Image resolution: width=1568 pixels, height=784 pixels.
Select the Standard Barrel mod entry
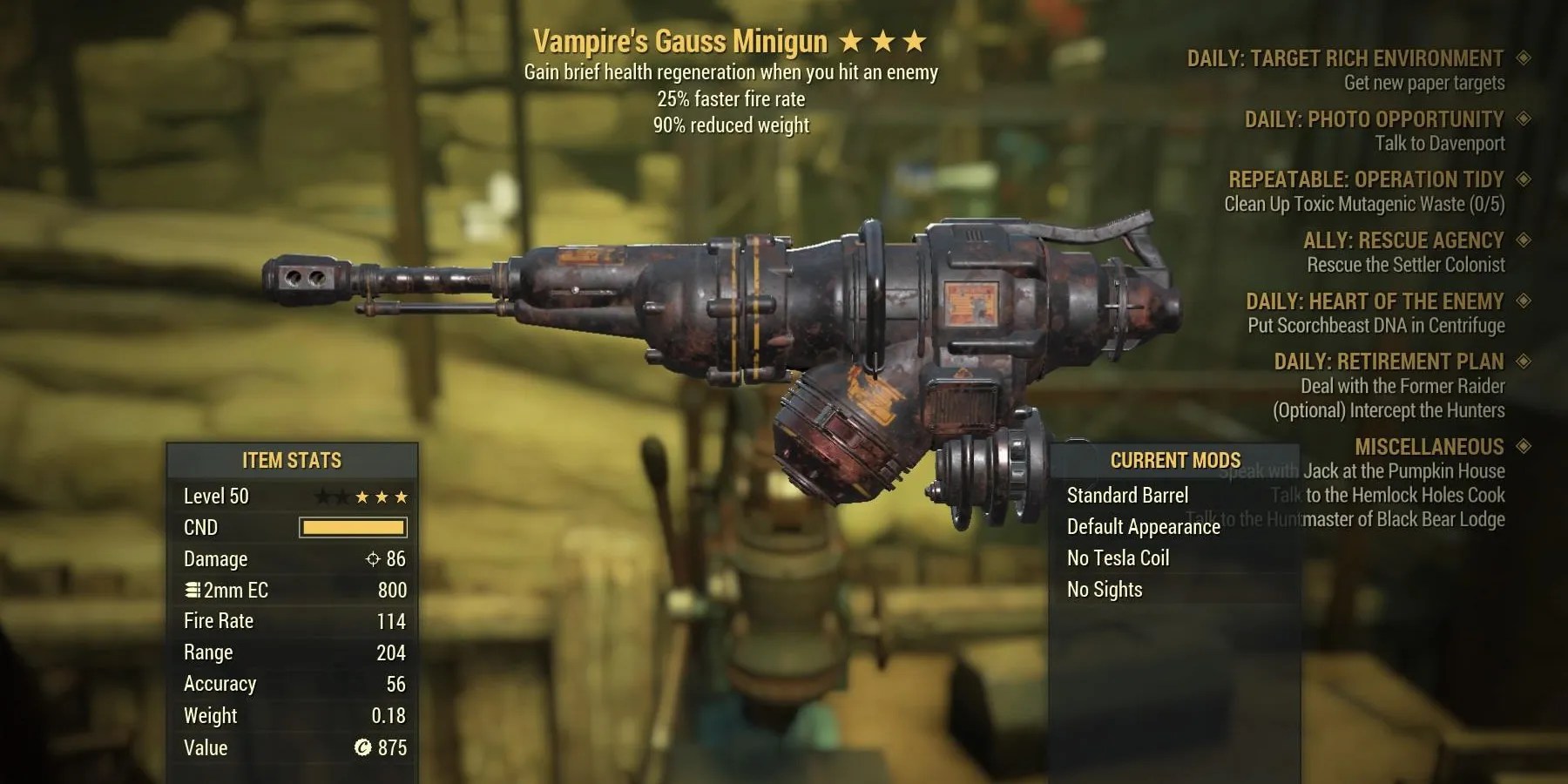click(1129, 495)
